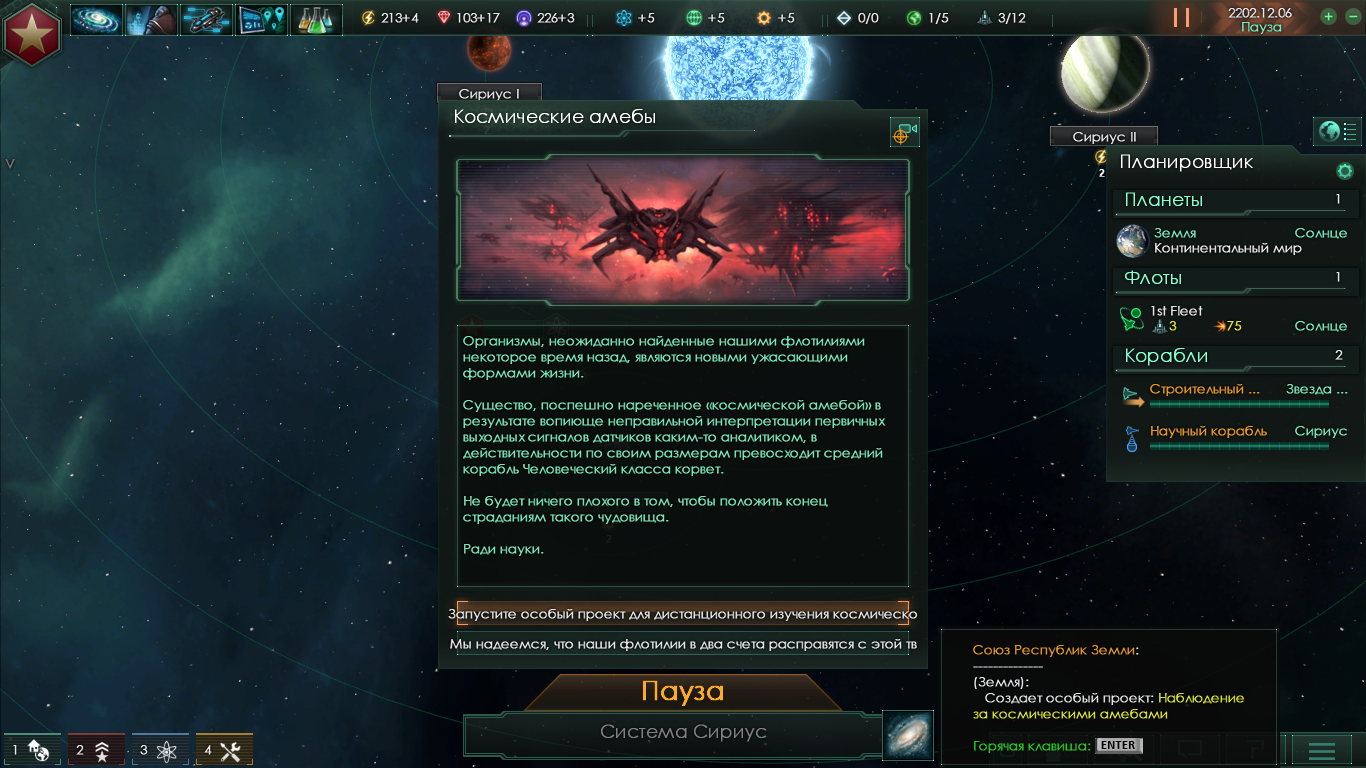
Task: Open control group 3 with the atom icon
Action: click(160, 750)
